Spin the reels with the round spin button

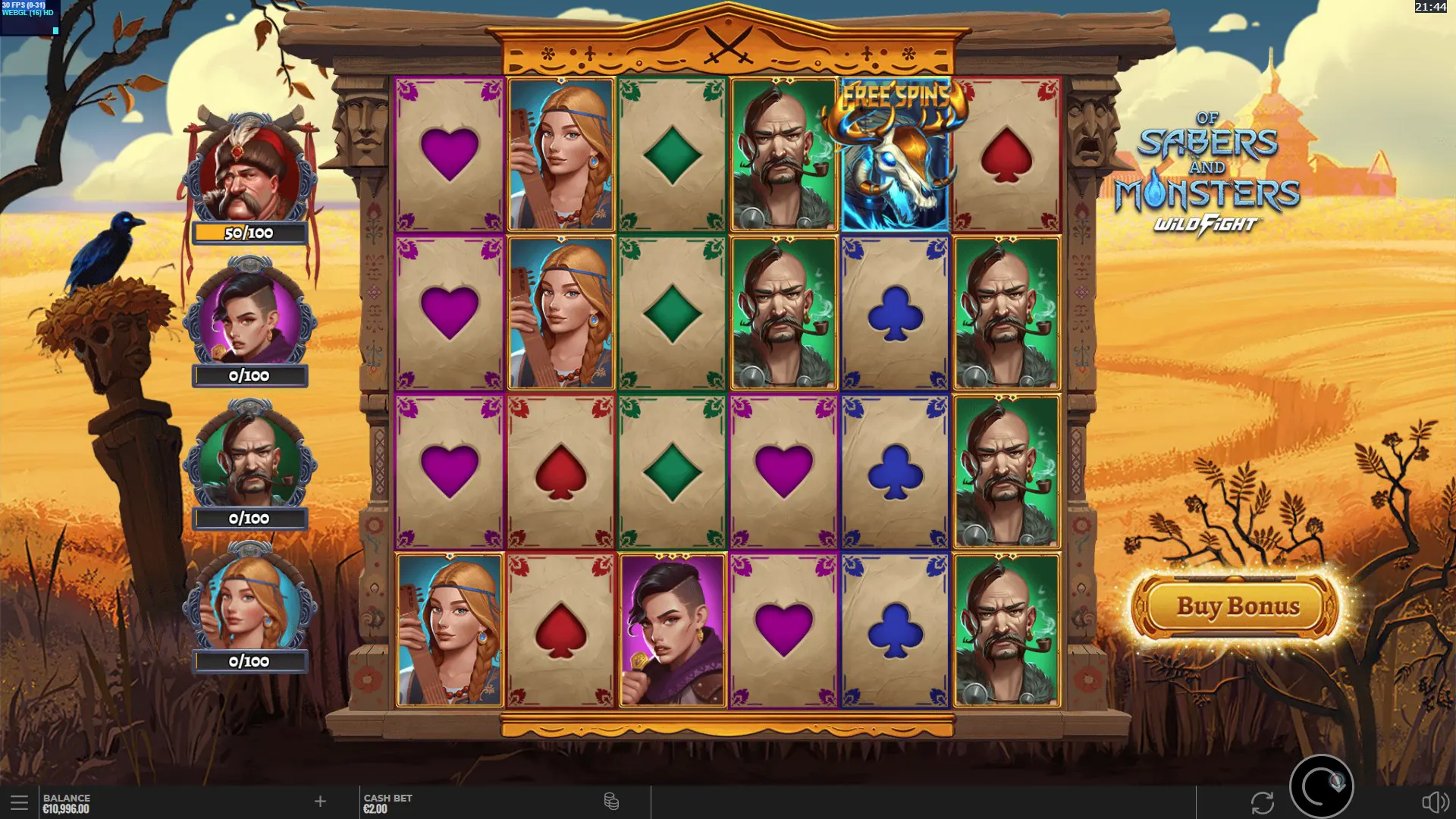[1321, 786]
